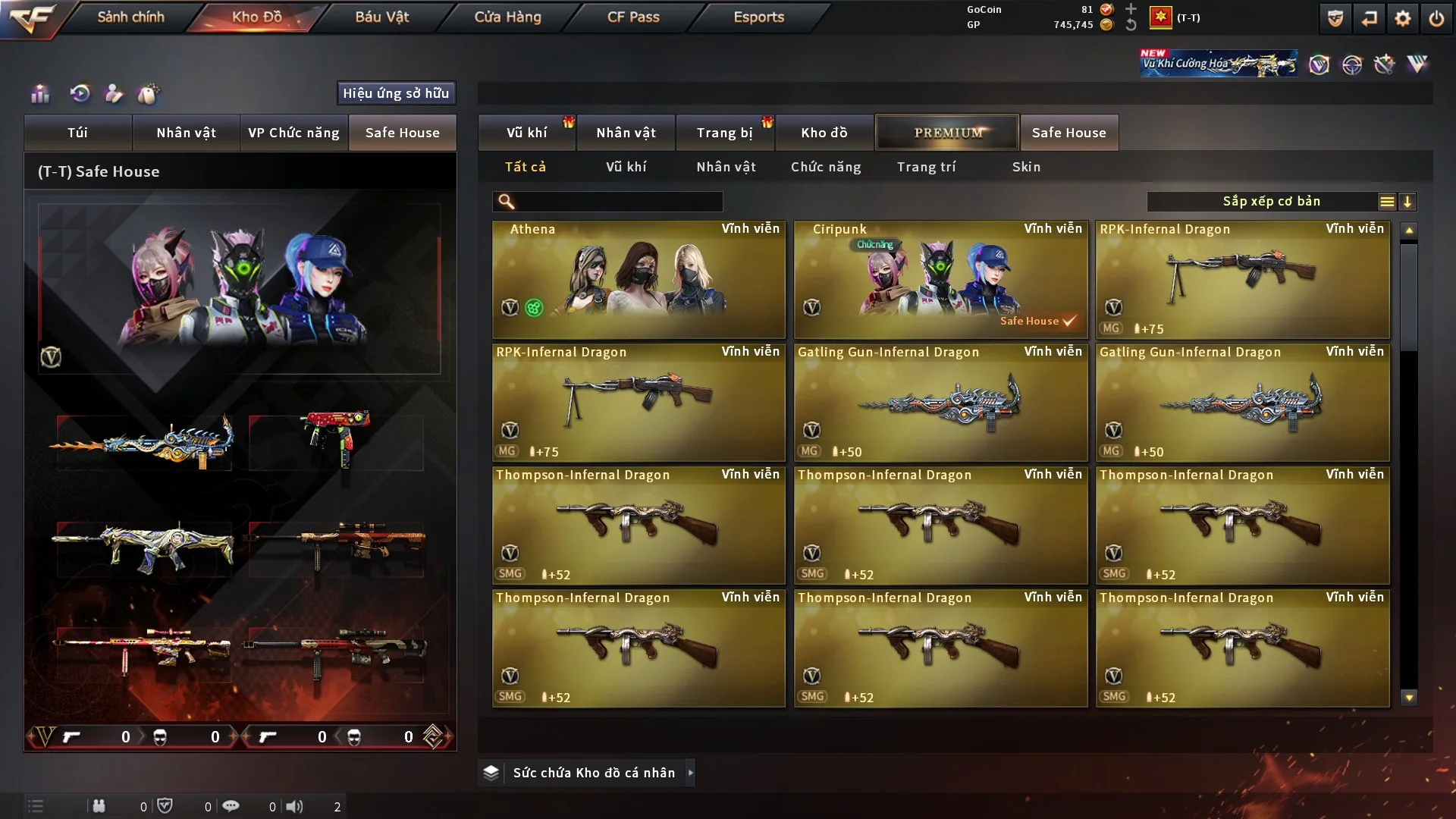This screenshot has height=819, width=1456.
Task: Switch to the Esports section
Action: tap(758, 17)
